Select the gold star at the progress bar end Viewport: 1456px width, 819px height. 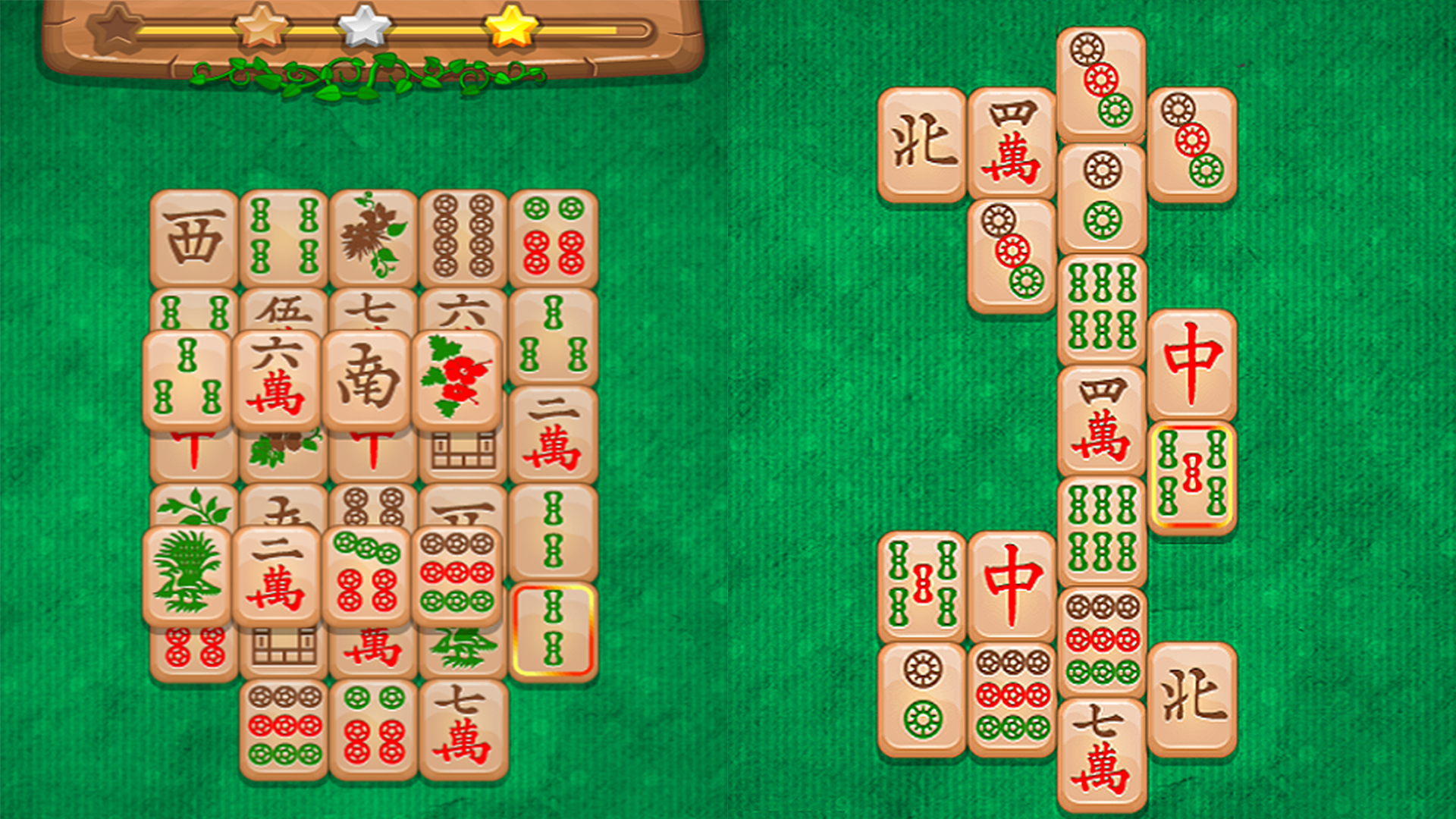pyautogui.click(x=510, y=30)
